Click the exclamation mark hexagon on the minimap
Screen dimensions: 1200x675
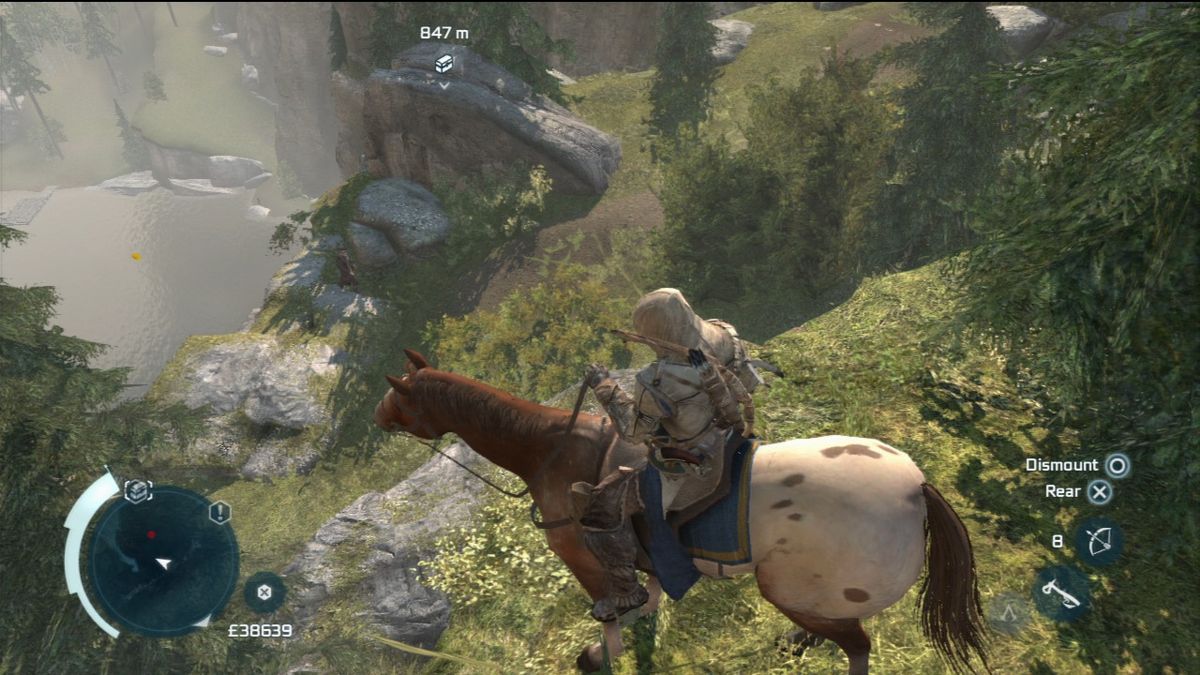pyautogui.click(x=220, y=513)
